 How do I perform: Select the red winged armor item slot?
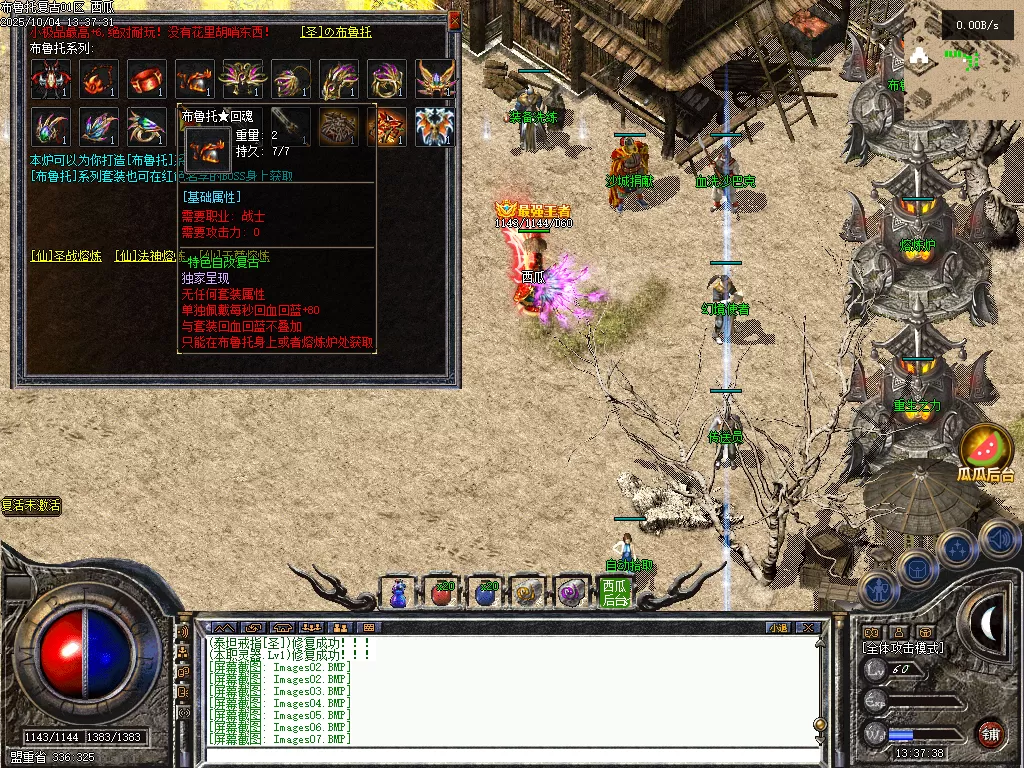[50, 79]
